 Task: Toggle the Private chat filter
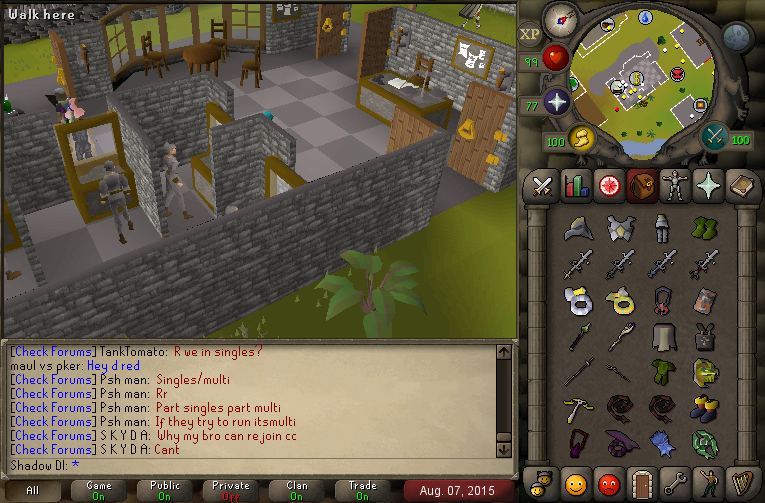point(231,490)
